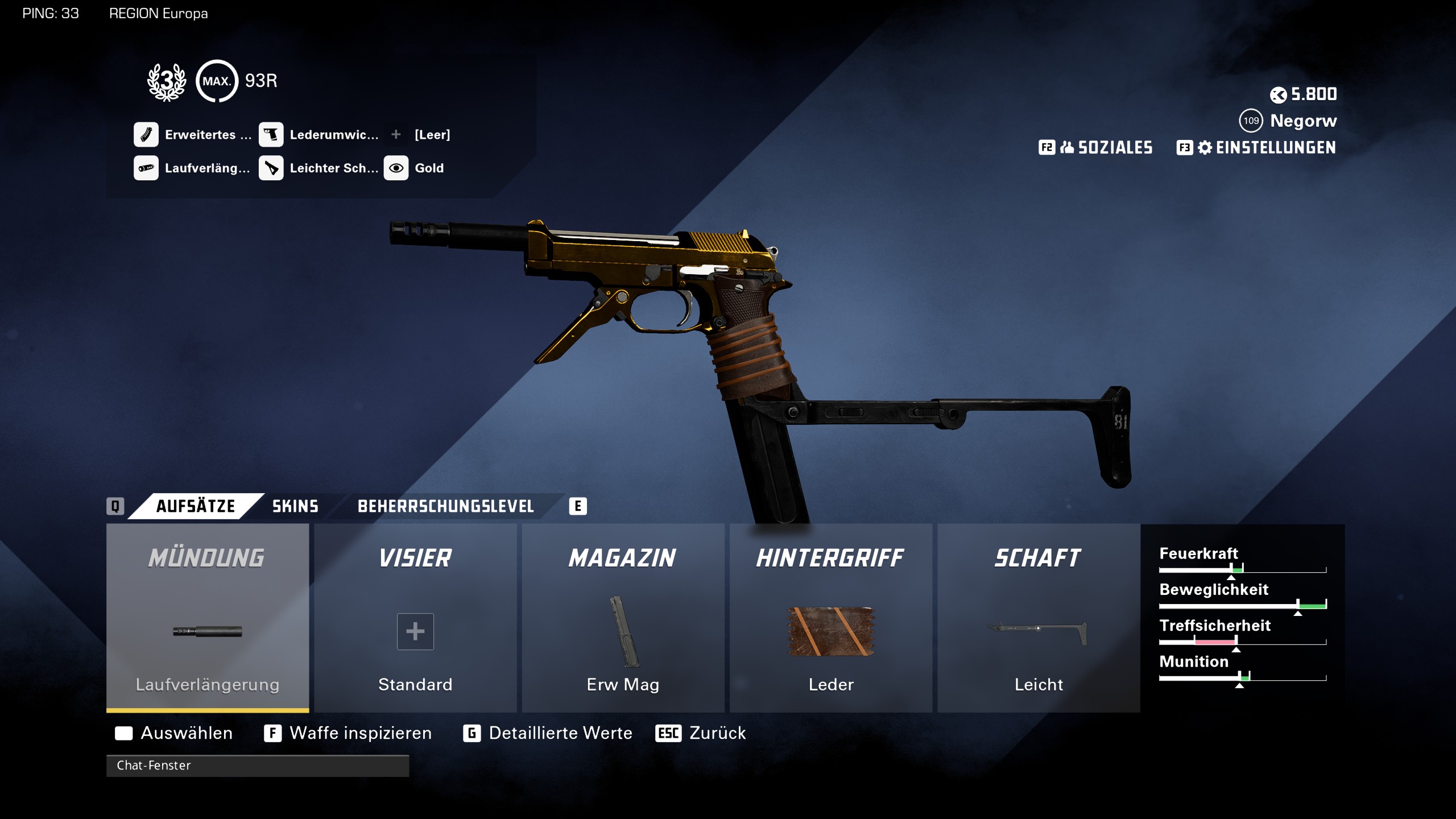This screenshot has width=1456, height=819.
Task: Select the empty [Leer] attachment entry
Action: tap(432, 135)
